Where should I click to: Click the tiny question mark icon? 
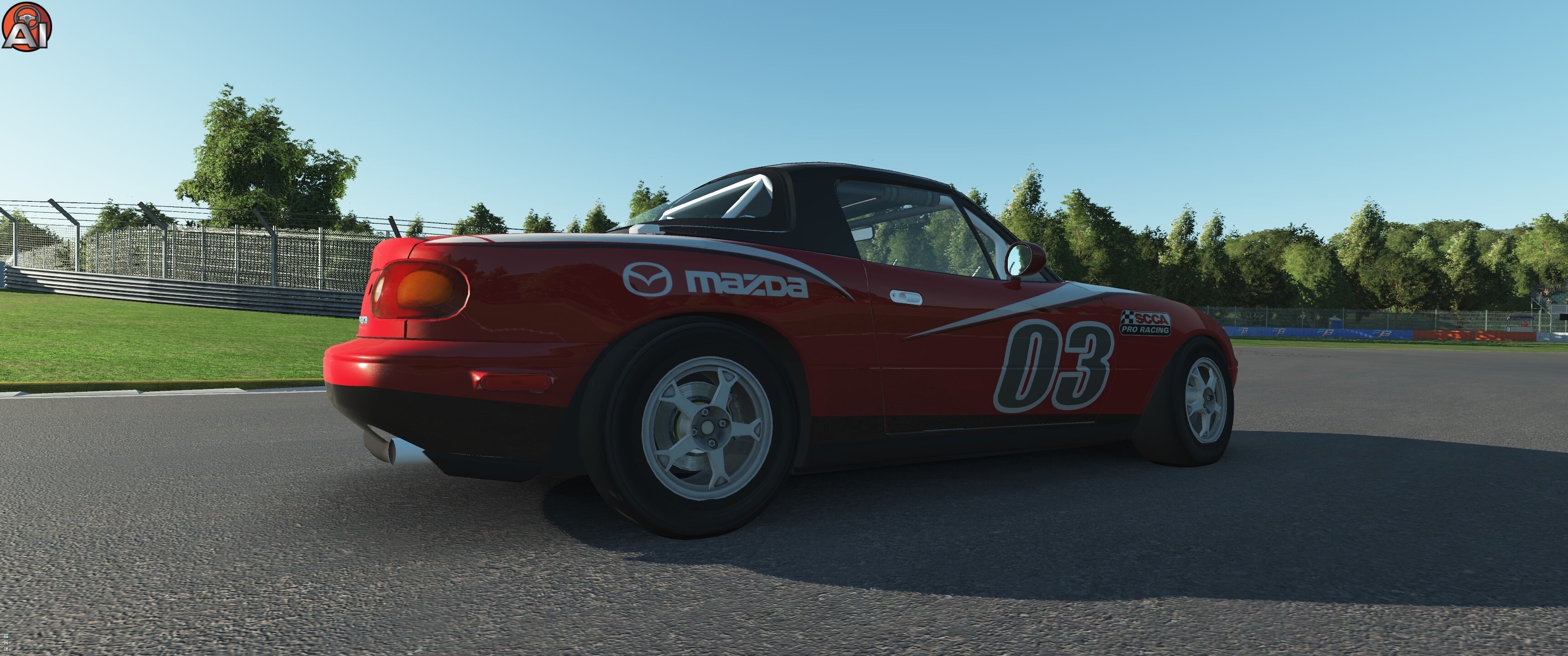click(x=6, y=649)
